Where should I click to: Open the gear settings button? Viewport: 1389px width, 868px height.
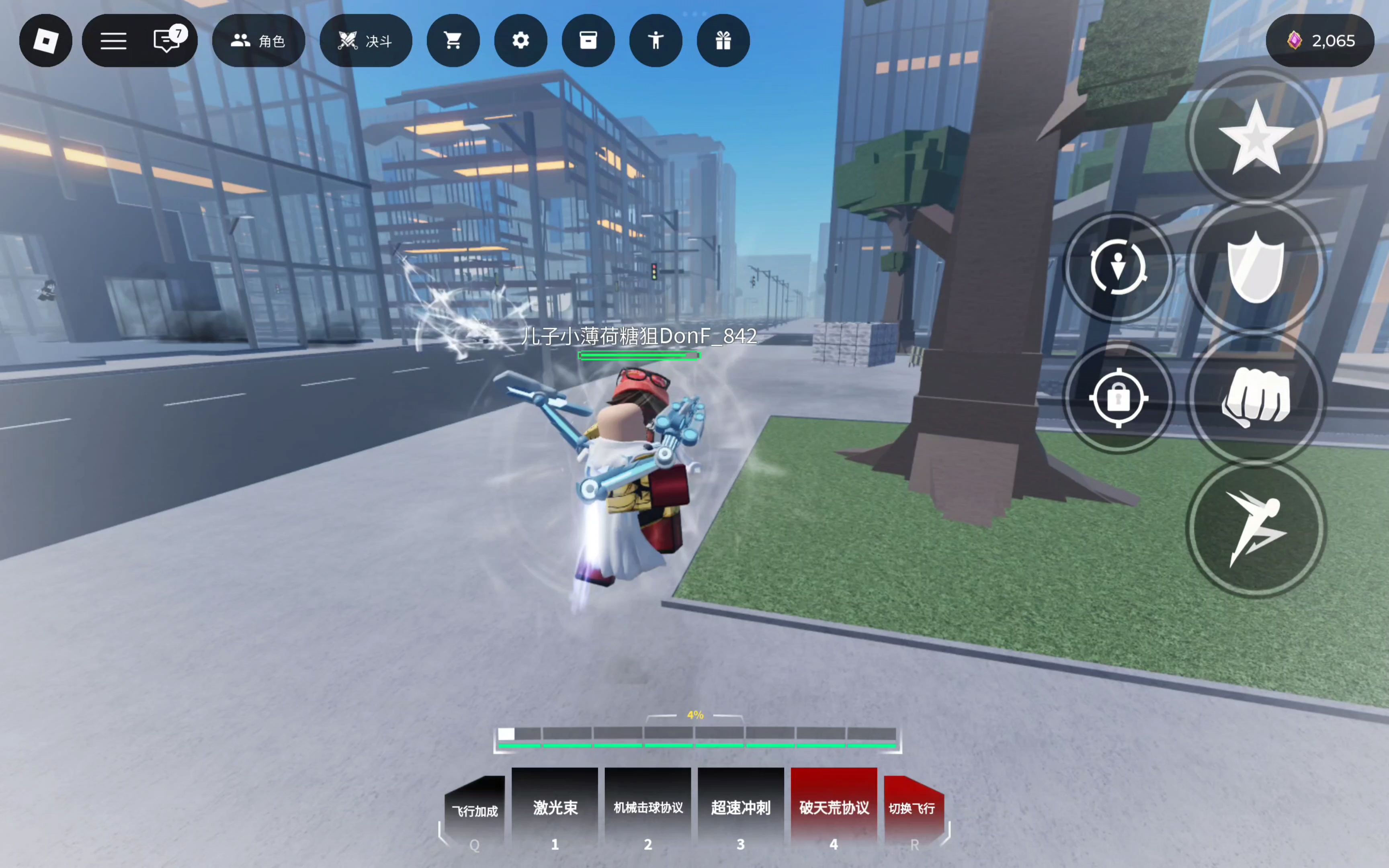pos(520,41)
